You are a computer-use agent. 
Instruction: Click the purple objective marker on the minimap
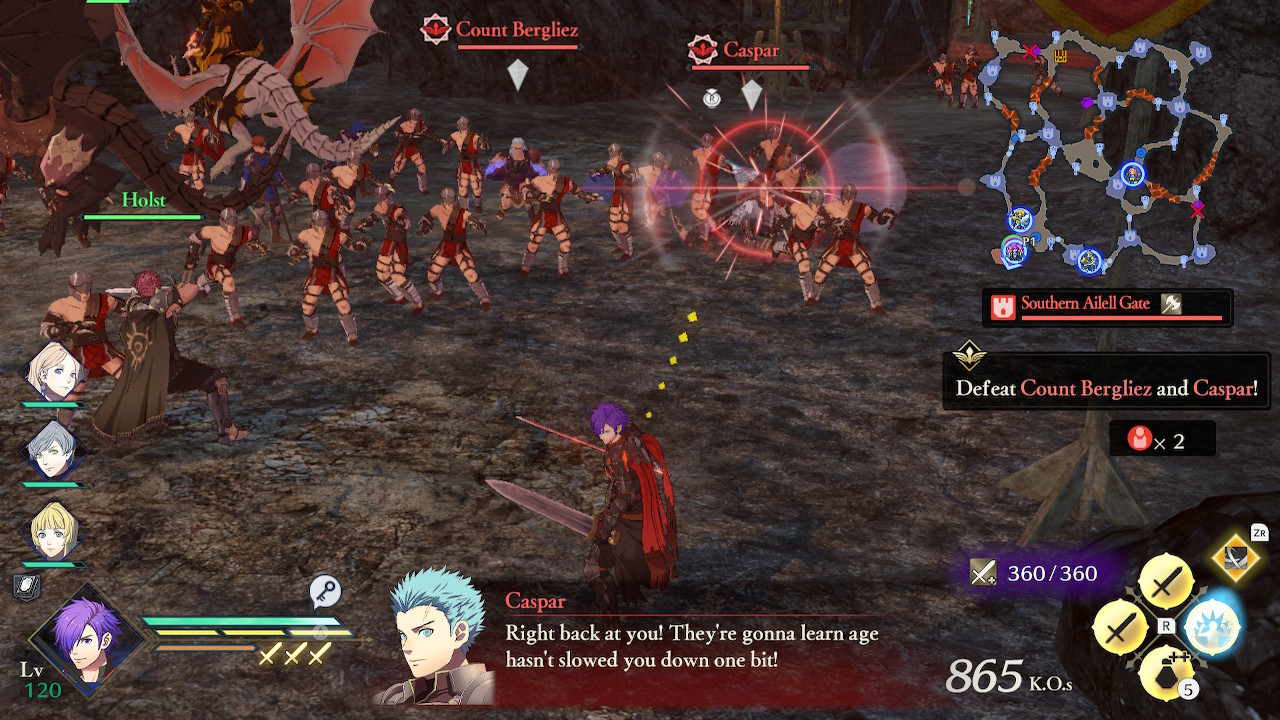coord(1086,101)
